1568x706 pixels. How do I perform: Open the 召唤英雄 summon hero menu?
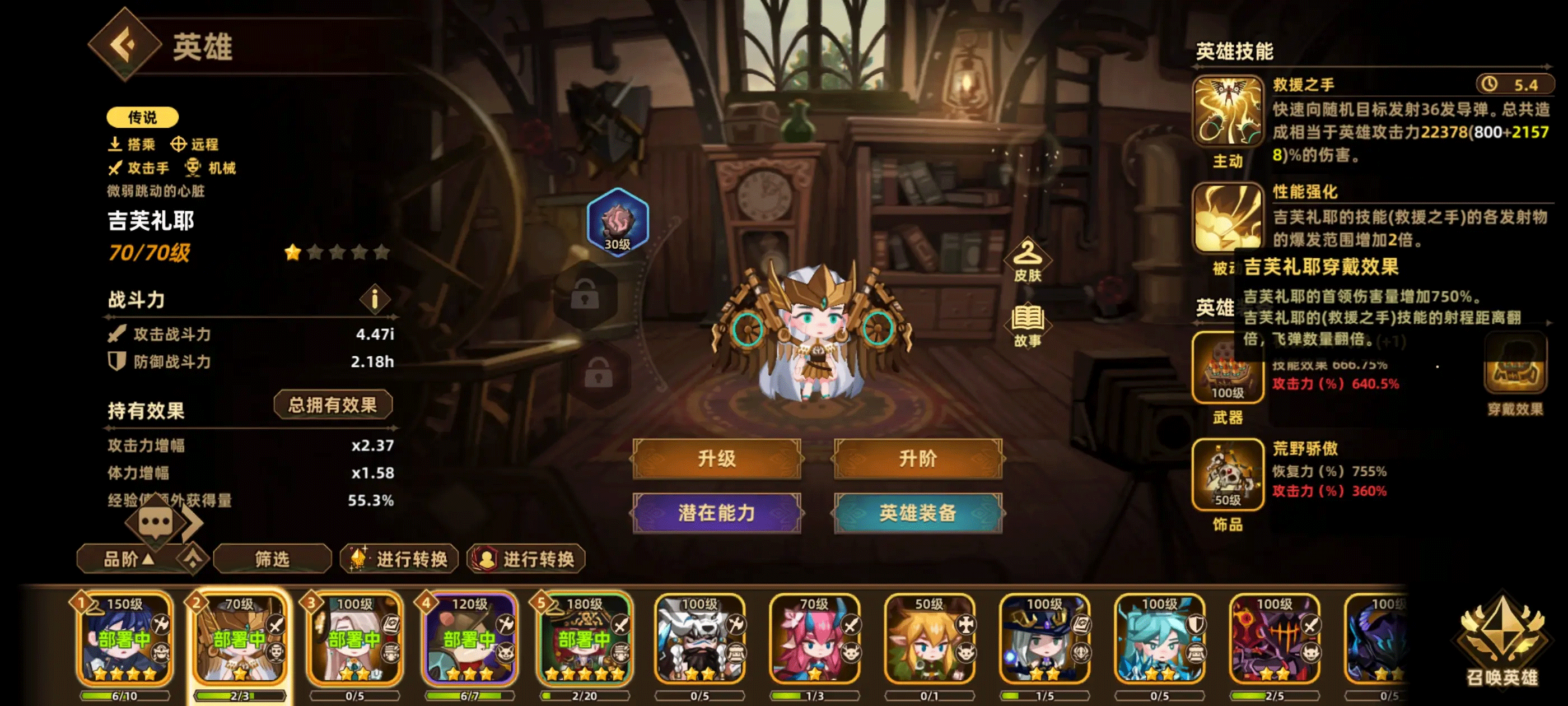point(1502,640)
